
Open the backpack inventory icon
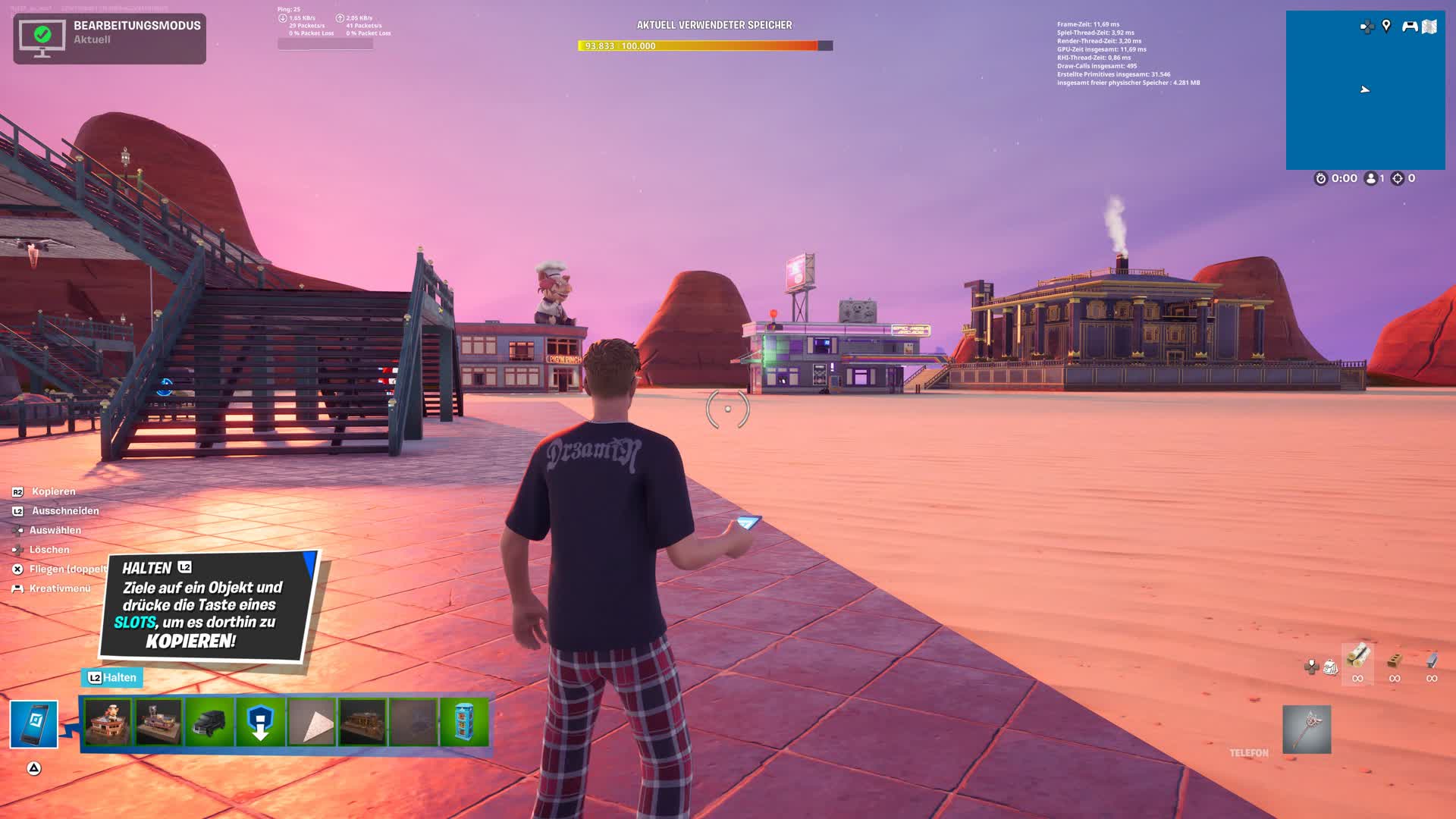[x=1330, y=667]
